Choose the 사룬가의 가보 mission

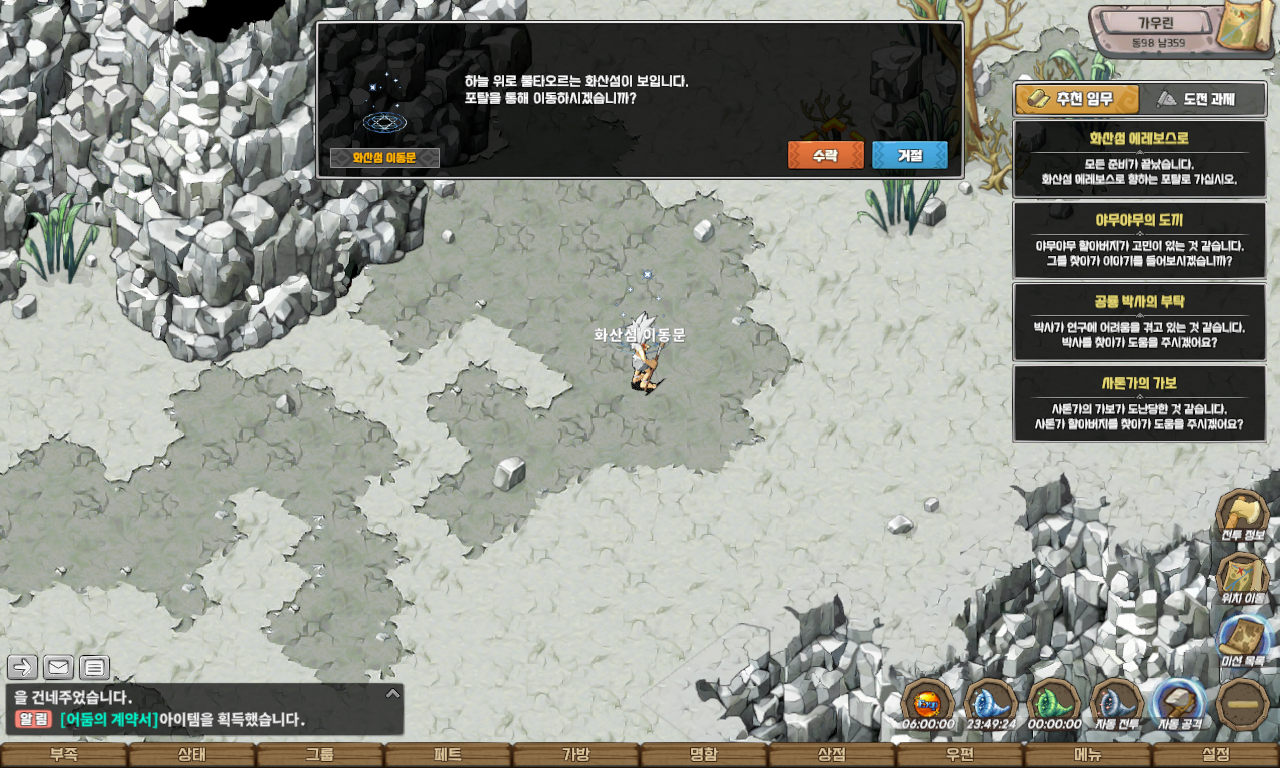pyautogui.click(x=1139, y=403)
